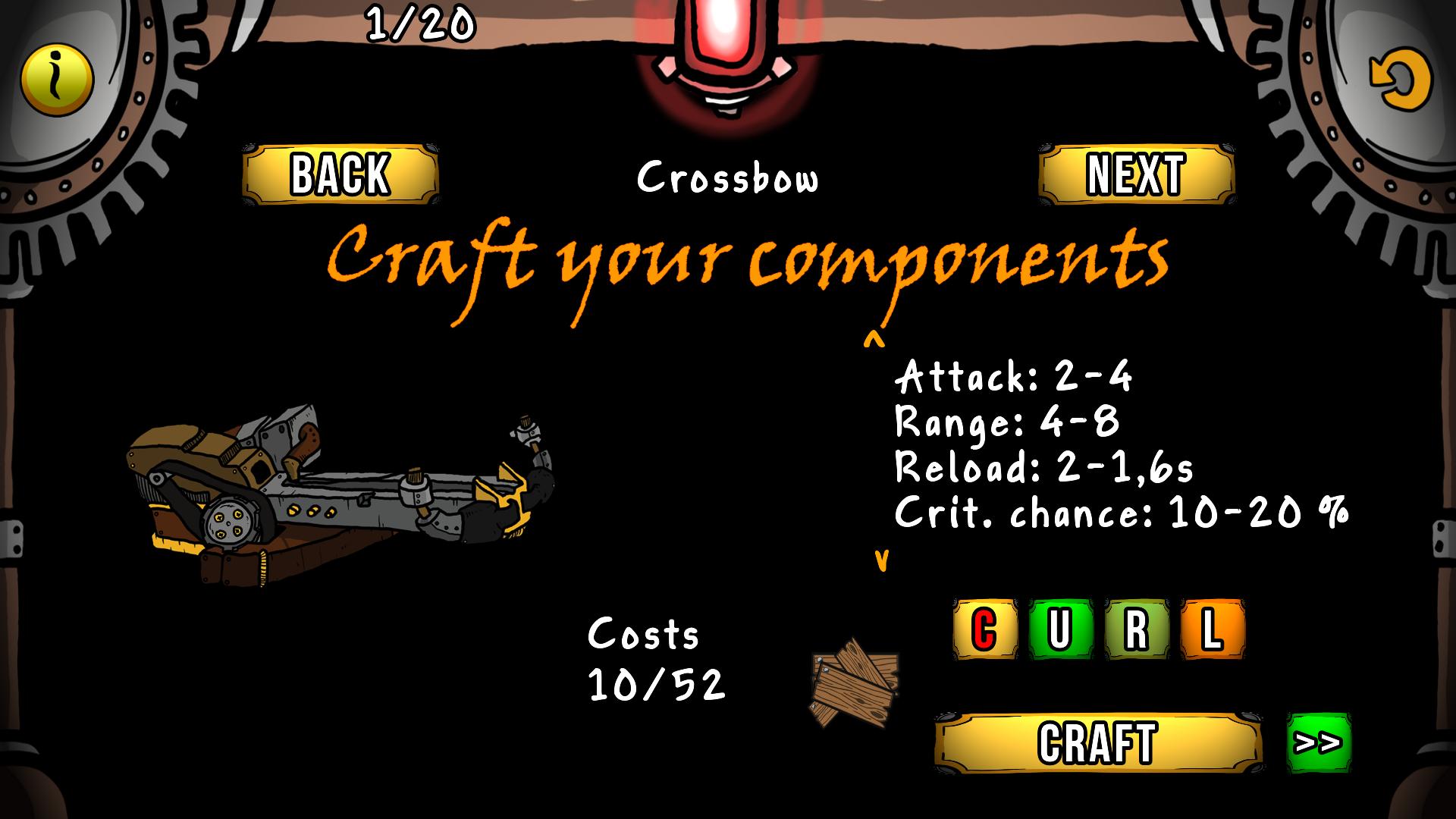Image resolution: width=1456 pixels, height=819 pixels.
Task: Click the Costs 10/52 label
Action: click(x=656, y=660)
